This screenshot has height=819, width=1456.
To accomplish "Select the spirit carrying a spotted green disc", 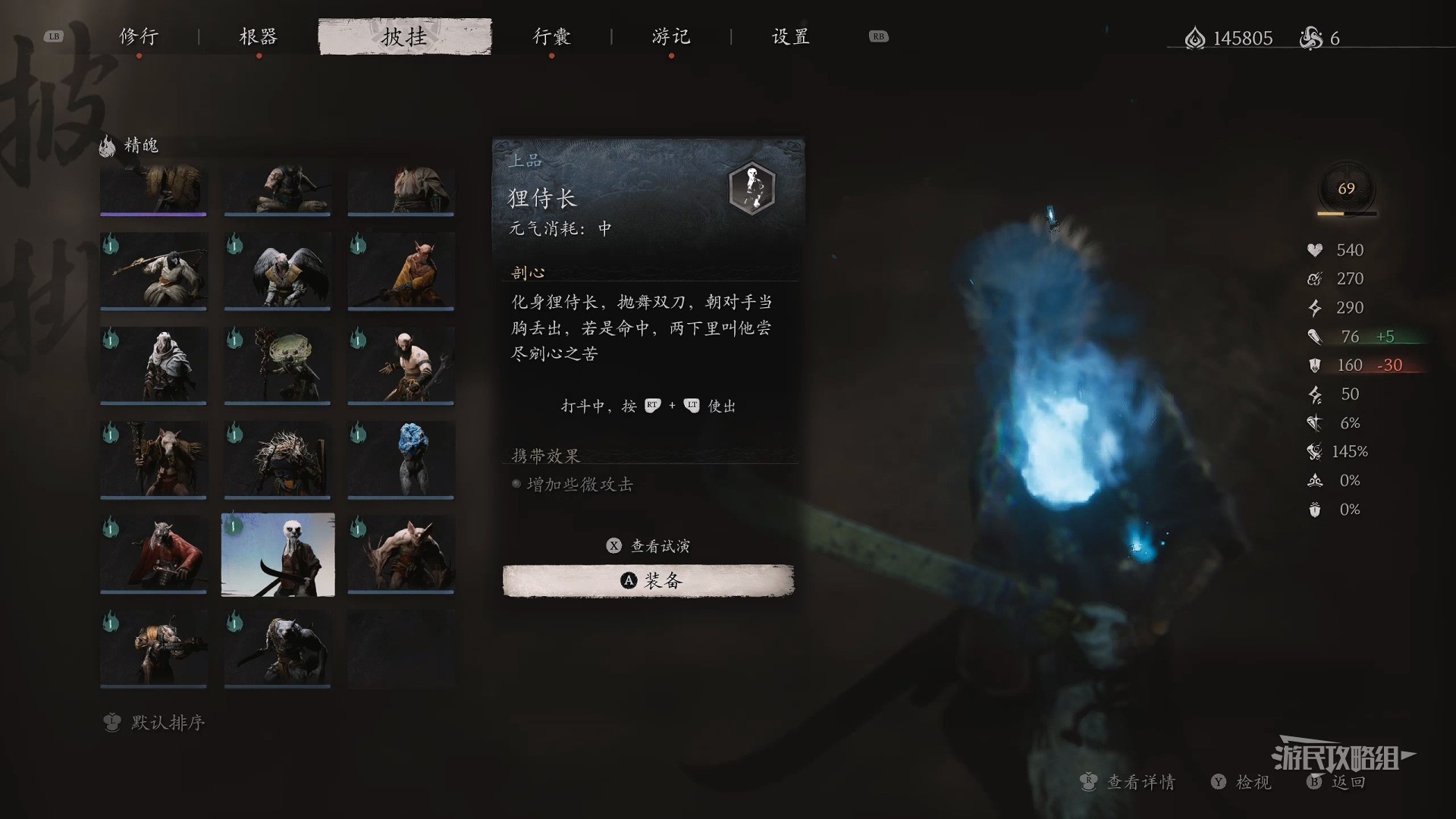I will (278, 365).
